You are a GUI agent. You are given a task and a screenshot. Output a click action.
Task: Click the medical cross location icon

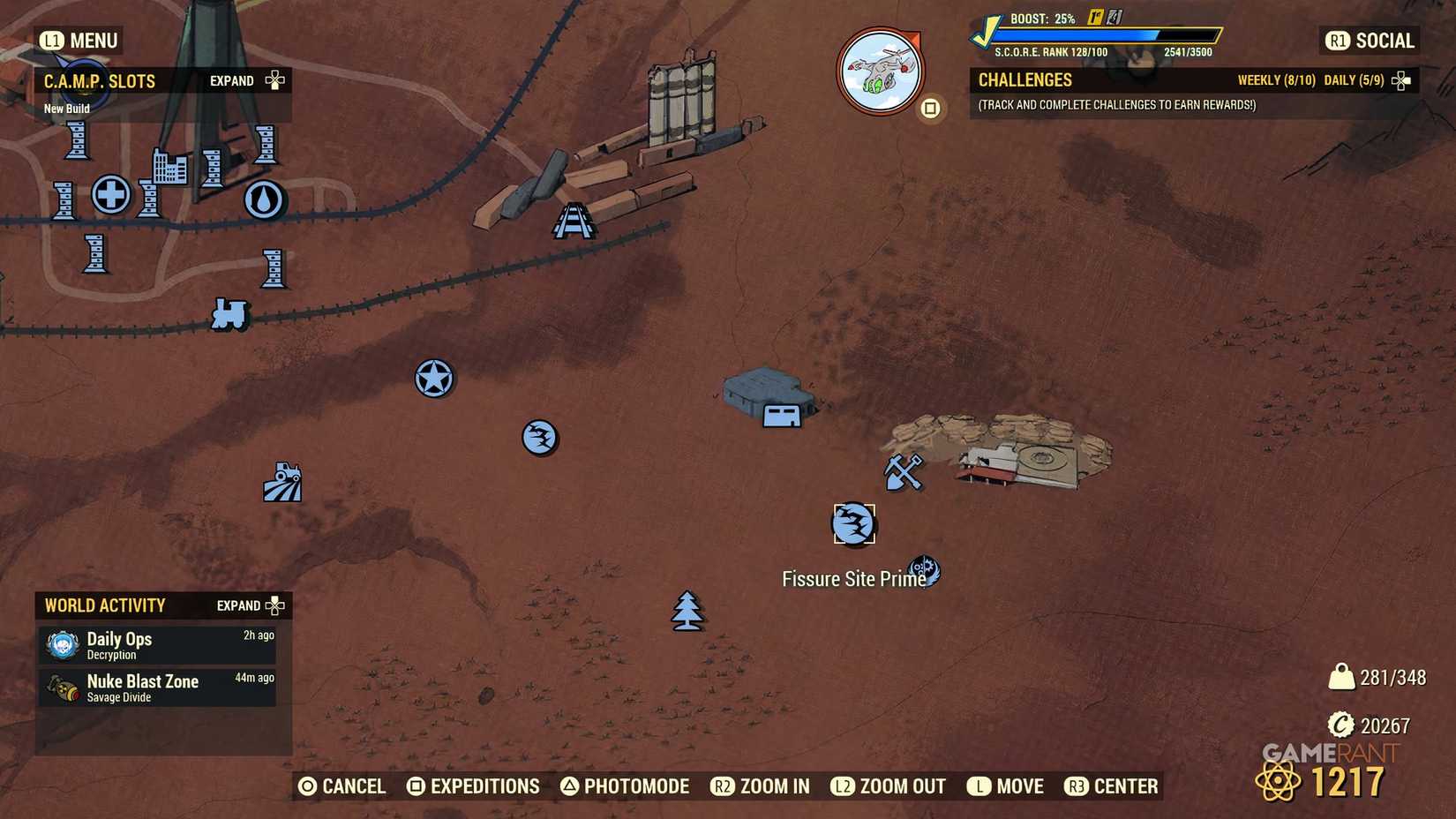[109, 196]
